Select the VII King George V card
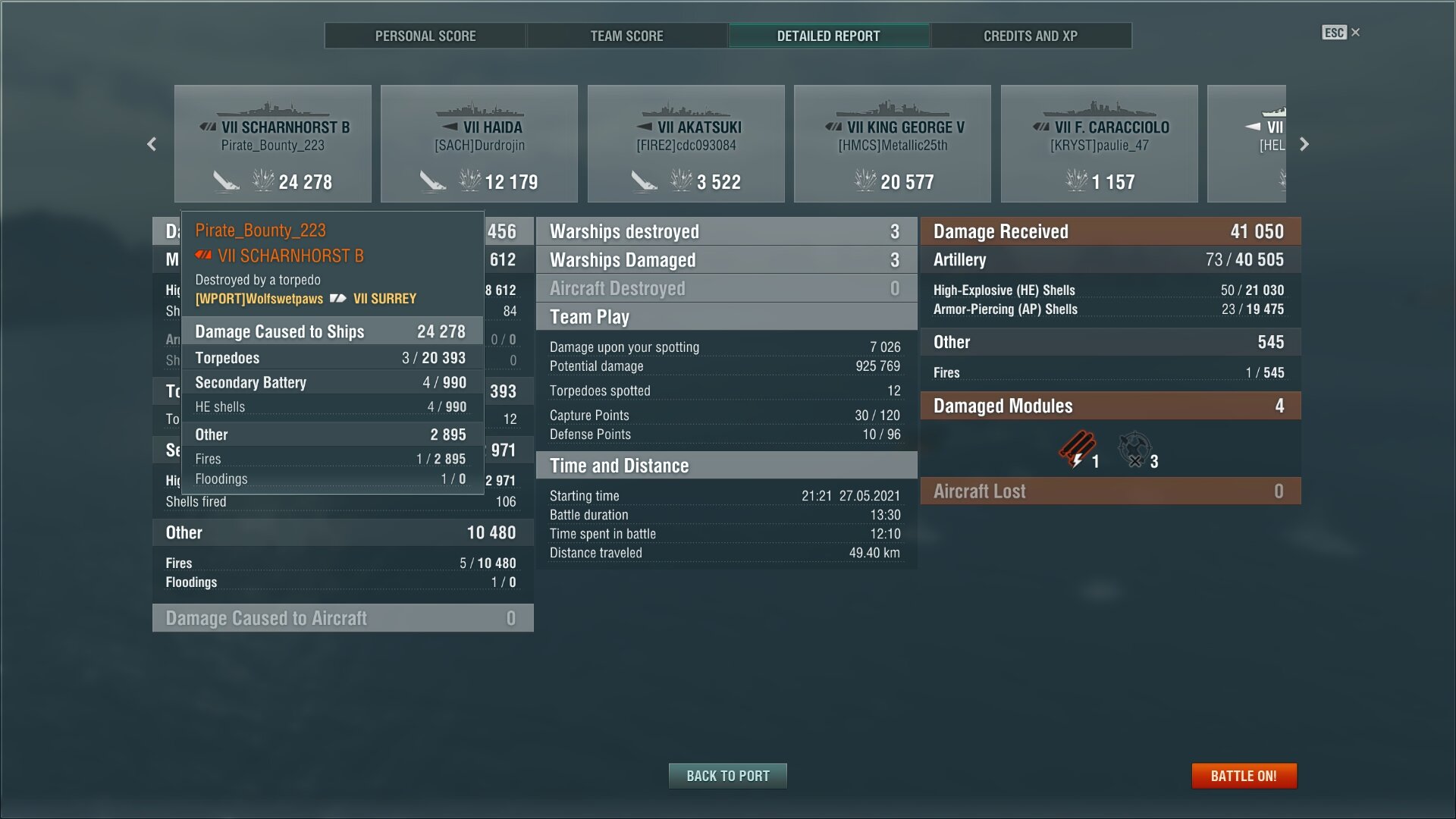Screen dimensions: 1456x819 (x=893, y=144)
